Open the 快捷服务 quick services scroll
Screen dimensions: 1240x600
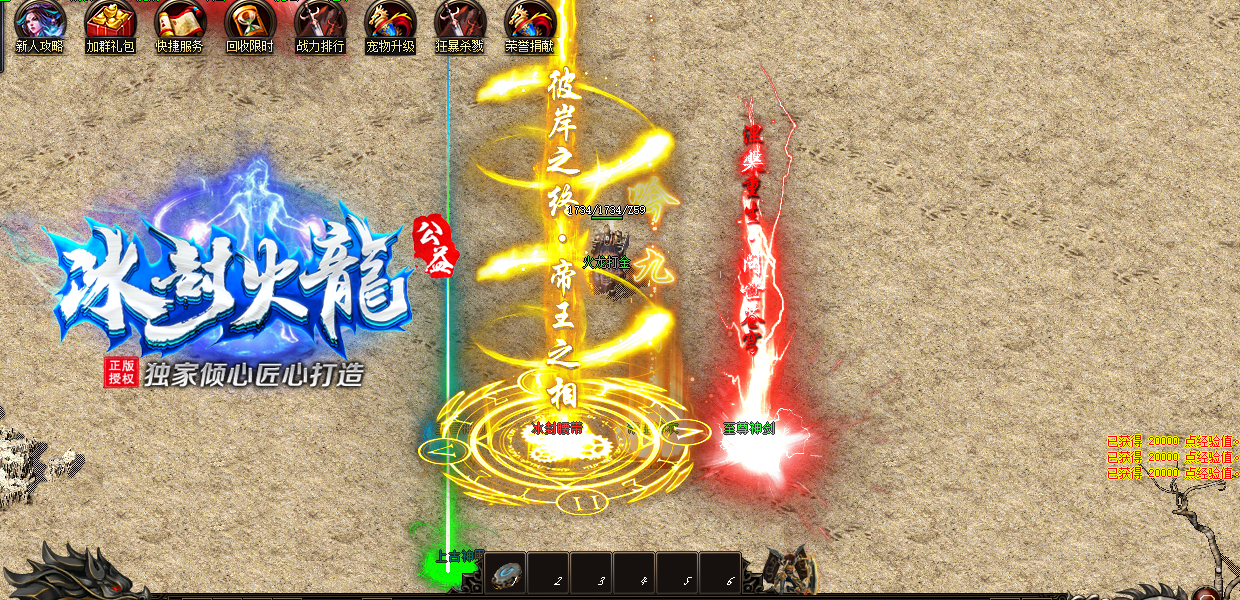coord(180,22)
